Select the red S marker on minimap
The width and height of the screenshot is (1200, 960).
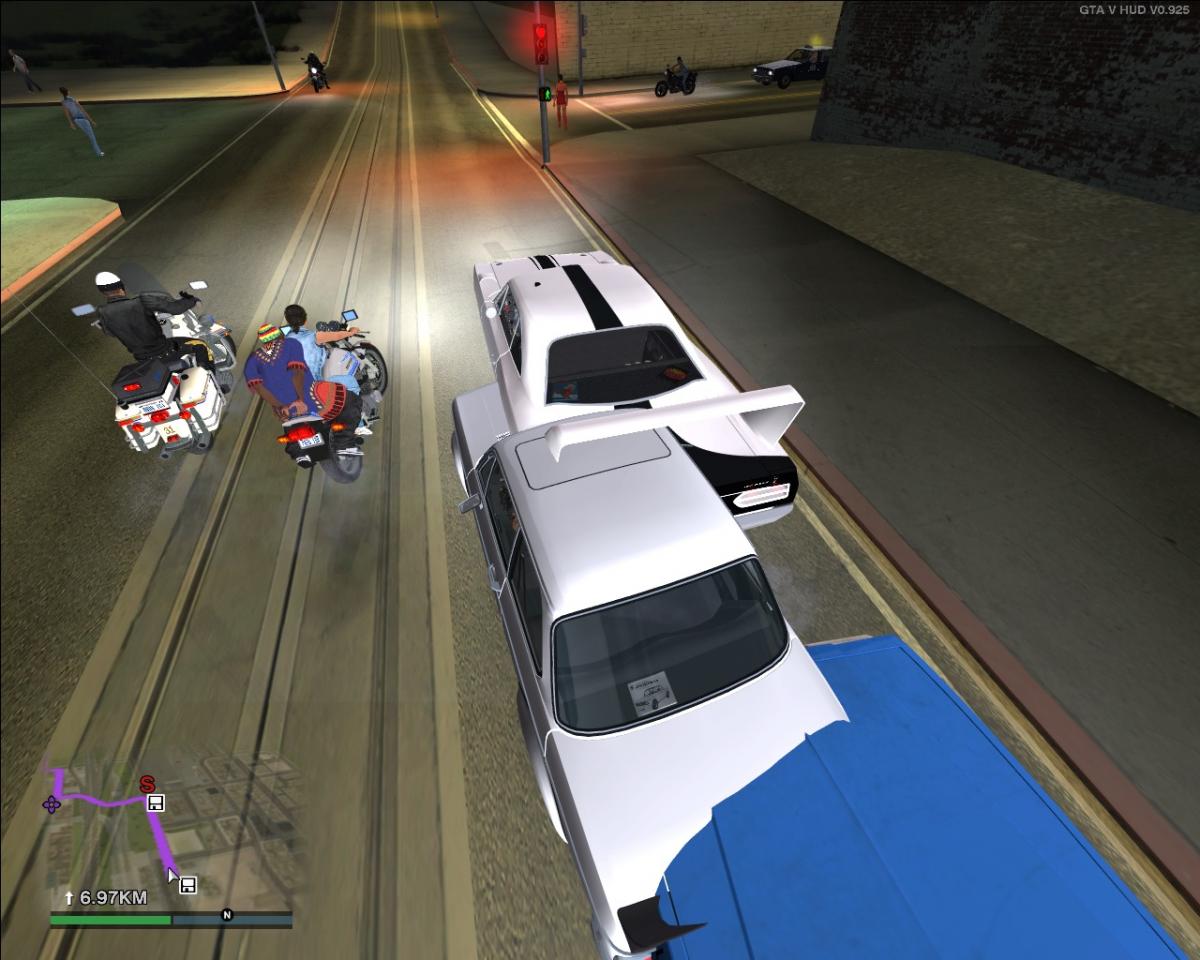[147, 783]
